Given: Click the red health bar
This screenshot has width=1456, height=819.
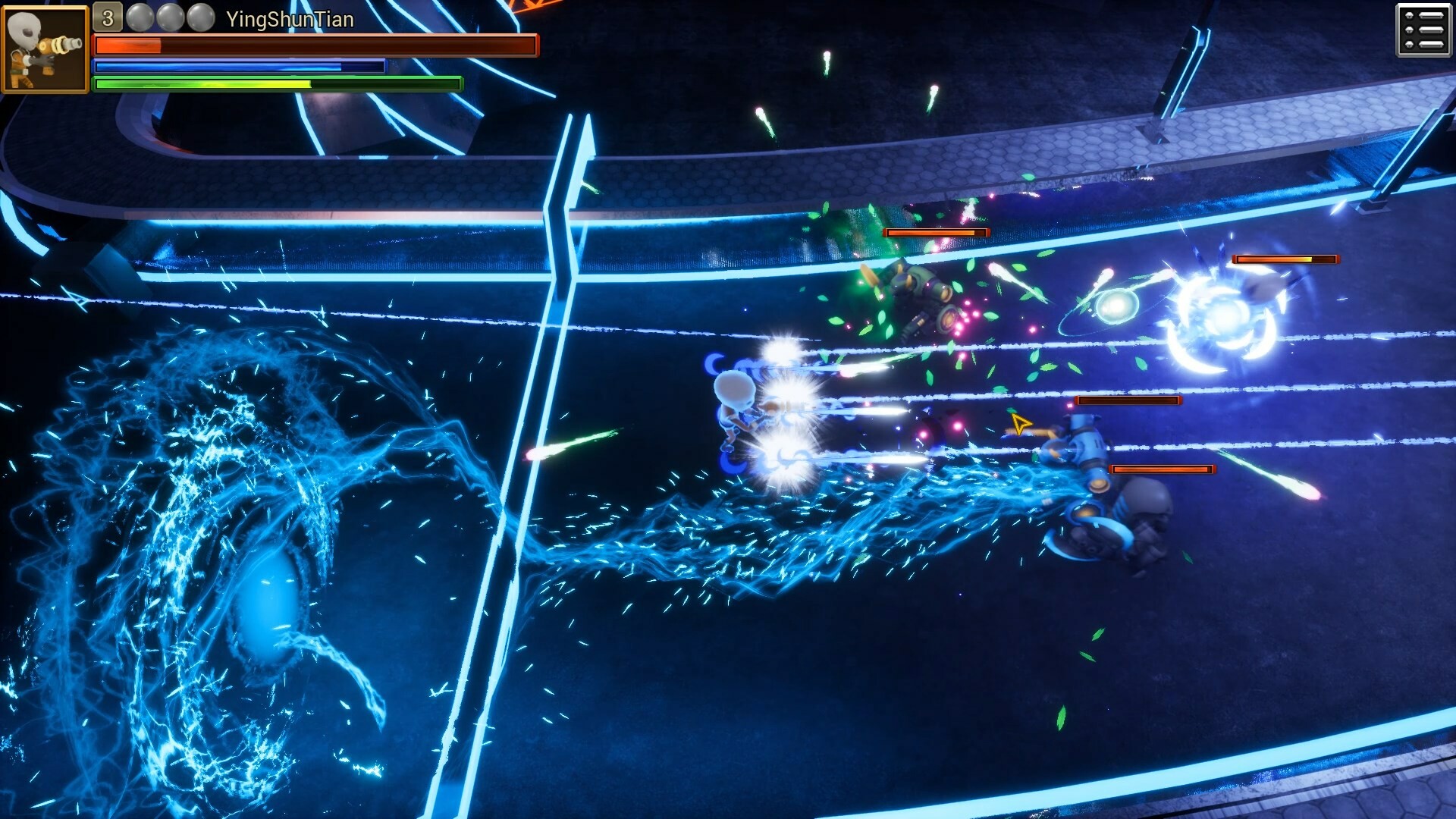Looking at the screenshot, I should pyautogui.click(x=303, y=46).
